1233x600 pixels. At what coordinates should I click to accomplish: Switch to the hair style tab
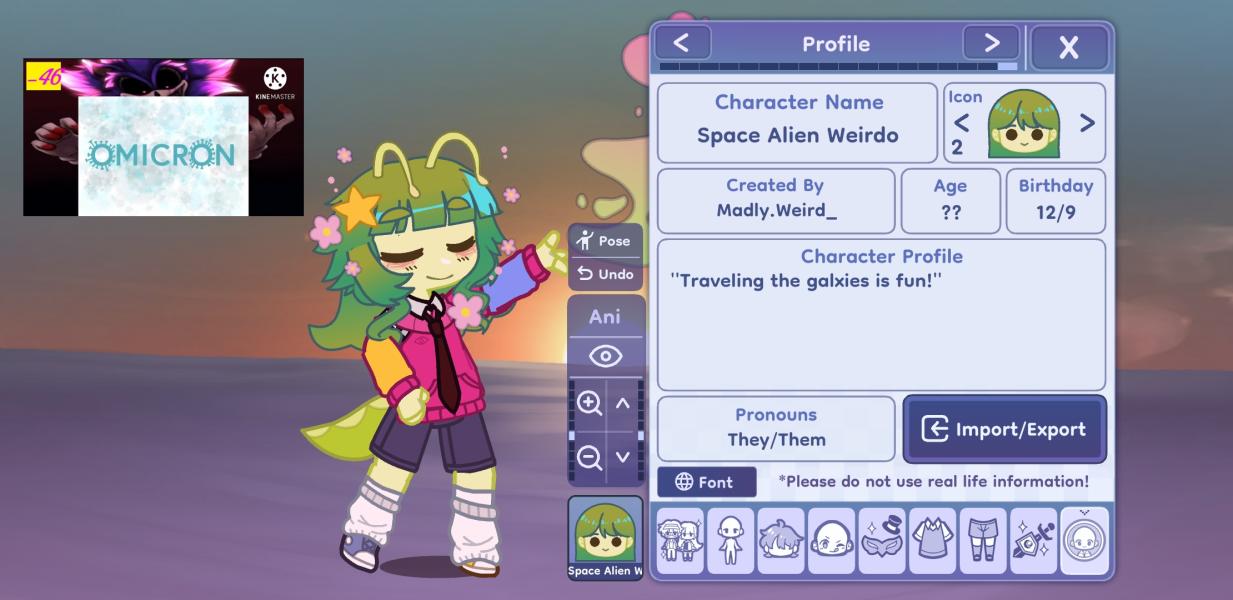(x=781, y=541)
